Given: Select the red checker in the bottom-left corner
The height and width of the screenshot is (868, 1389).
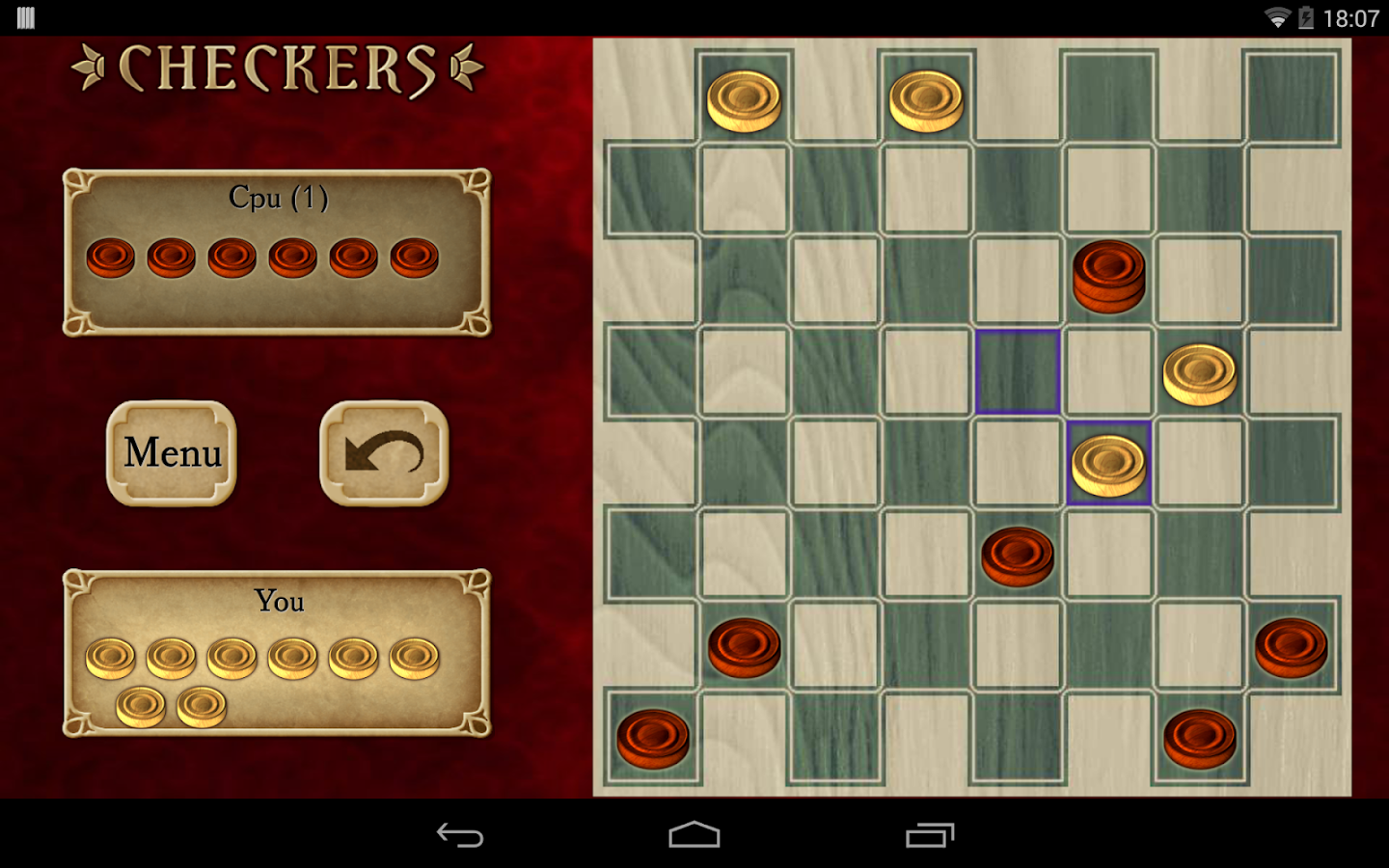Looking at the screenshot, I should [x=654, y=736].
